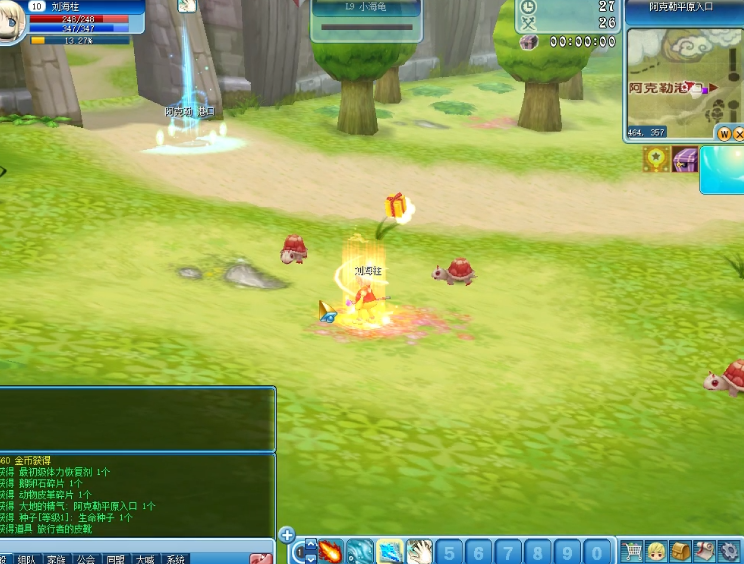
Task: Close the minimap with the X button
Action: coord(739,133)
